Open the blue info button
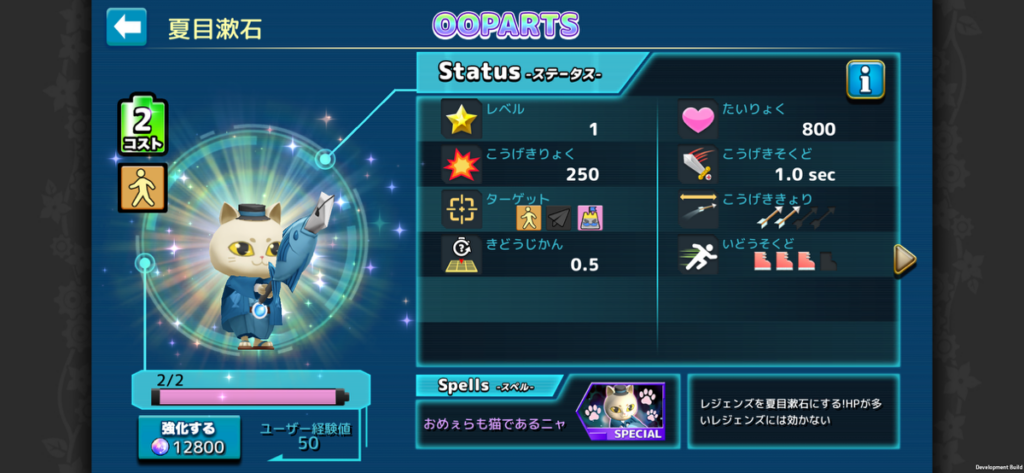This screenshot has width=1024, height=473. click(865, 79)
